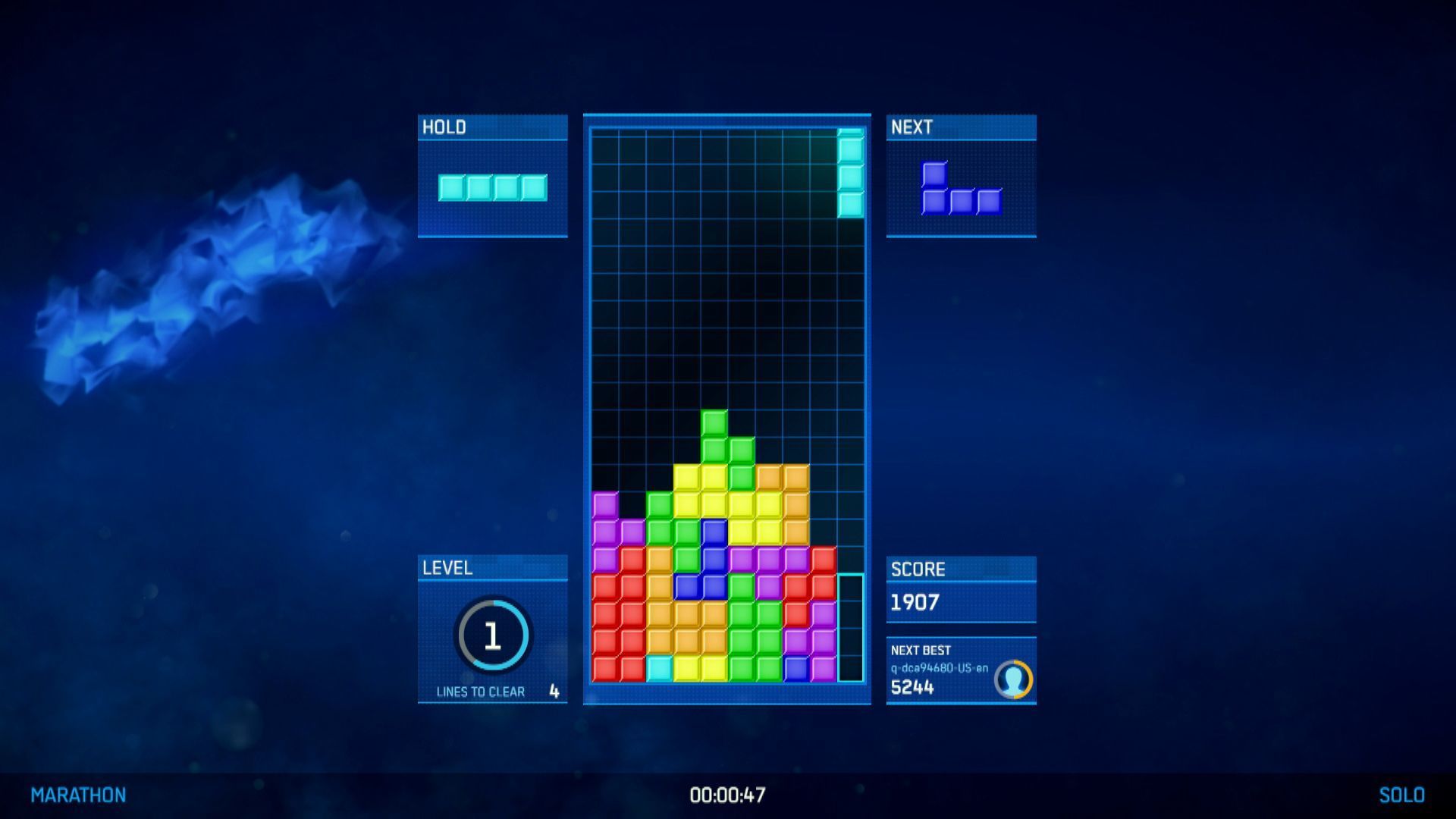The height and width of the screenshot is (819, 1456).
Task: Click the LINES TO CLEAR counter showing 4
Action: point(553,692)
